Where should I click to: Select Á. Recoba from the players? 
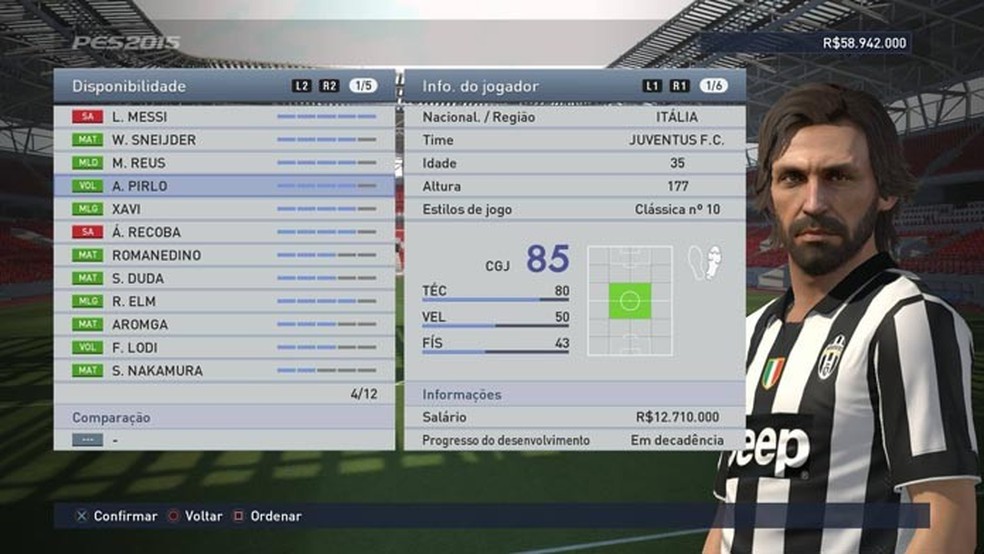(x=225, y=232)
